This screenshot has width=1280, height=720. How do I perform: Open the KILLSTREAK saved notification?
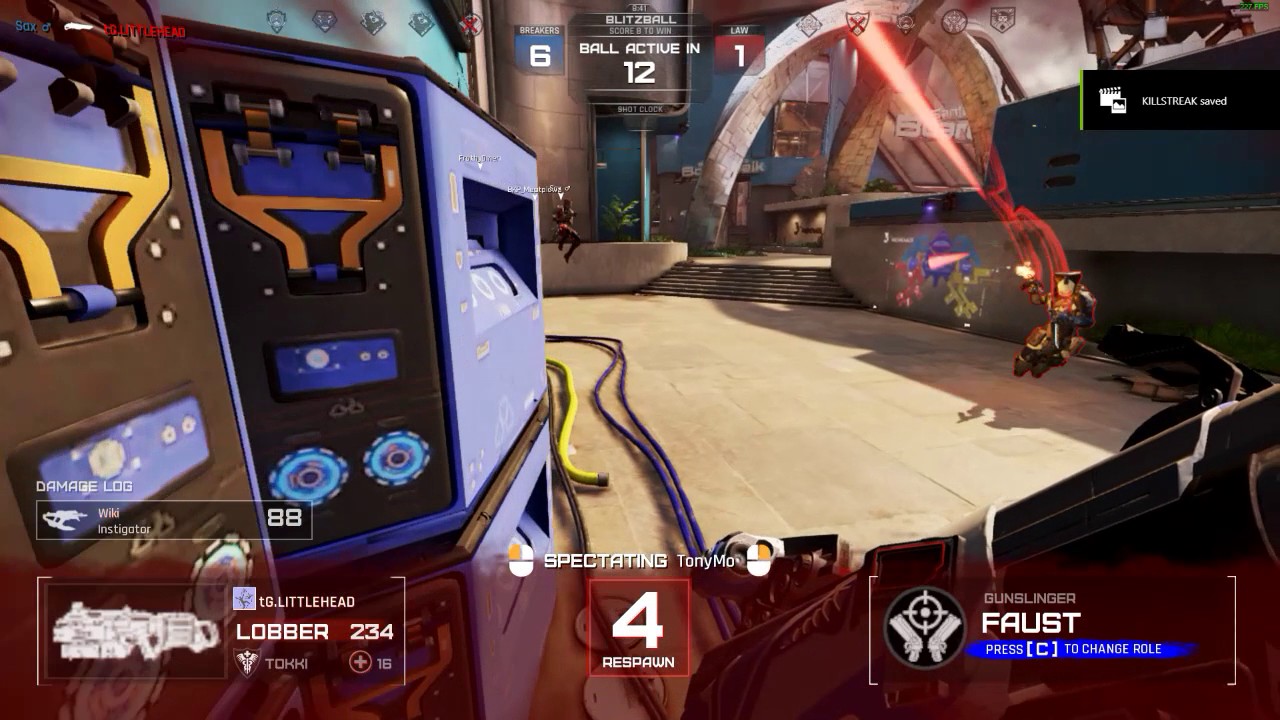tap(1180, 100)
